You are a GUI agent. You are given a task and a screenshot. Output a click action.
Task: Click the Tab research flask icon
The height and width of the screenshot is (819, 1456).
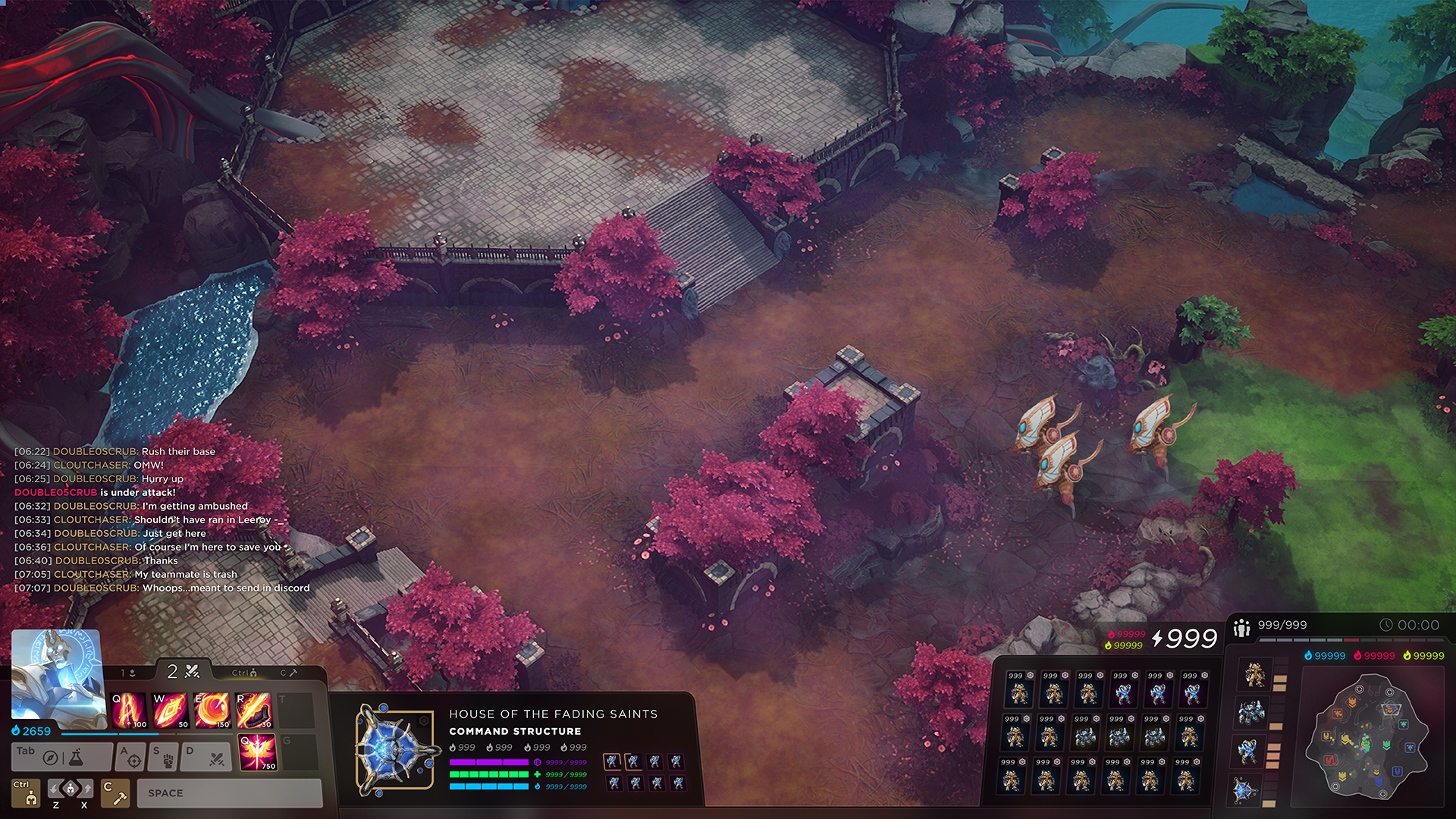click(x=77, y=757)
